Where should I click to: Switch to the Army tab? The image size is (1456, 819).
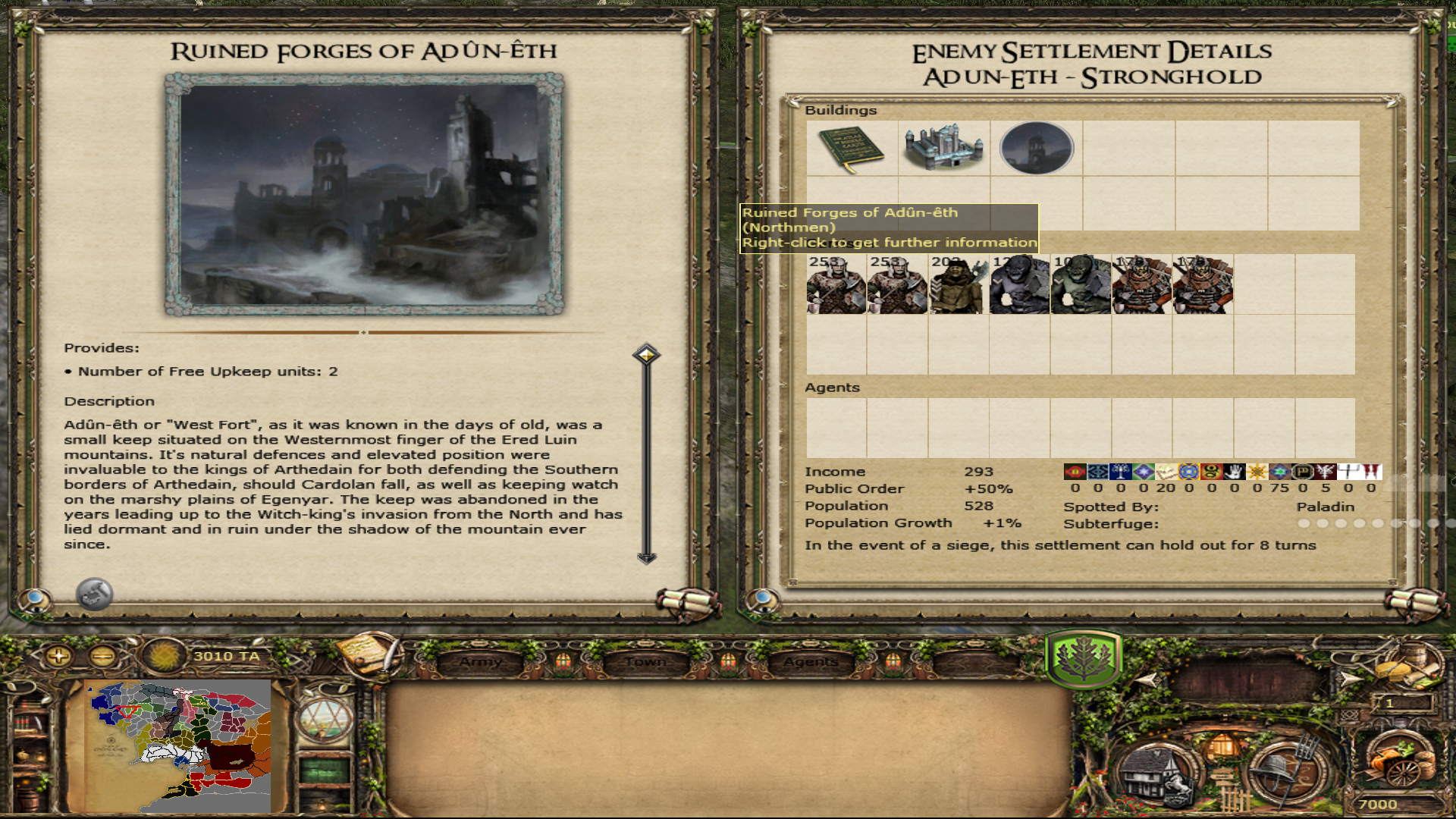pyautogui.click(x=480, y=662)
